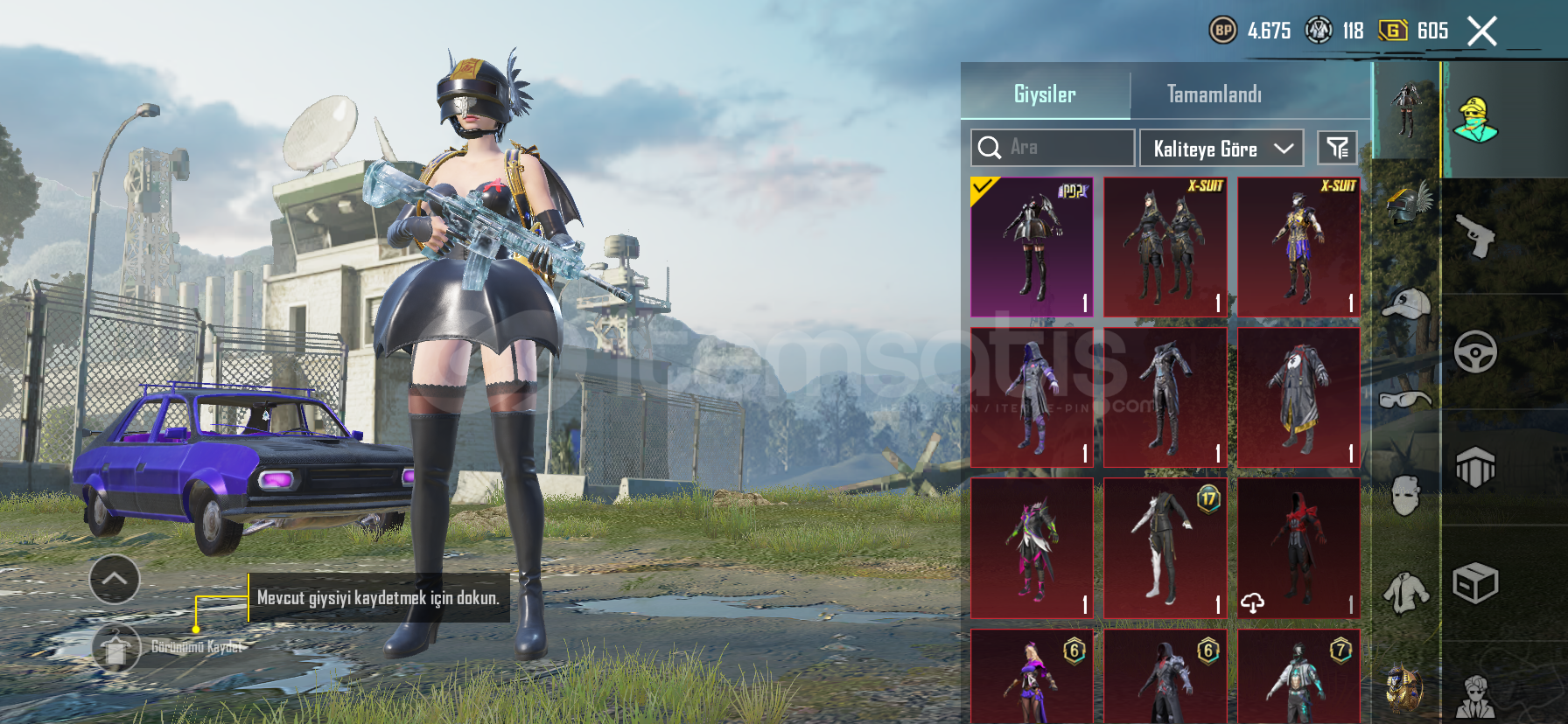This screenshot has width=1568, height=724.
Task: Open the pistol weapon skins category
Action: click(x=1475, y=236)
